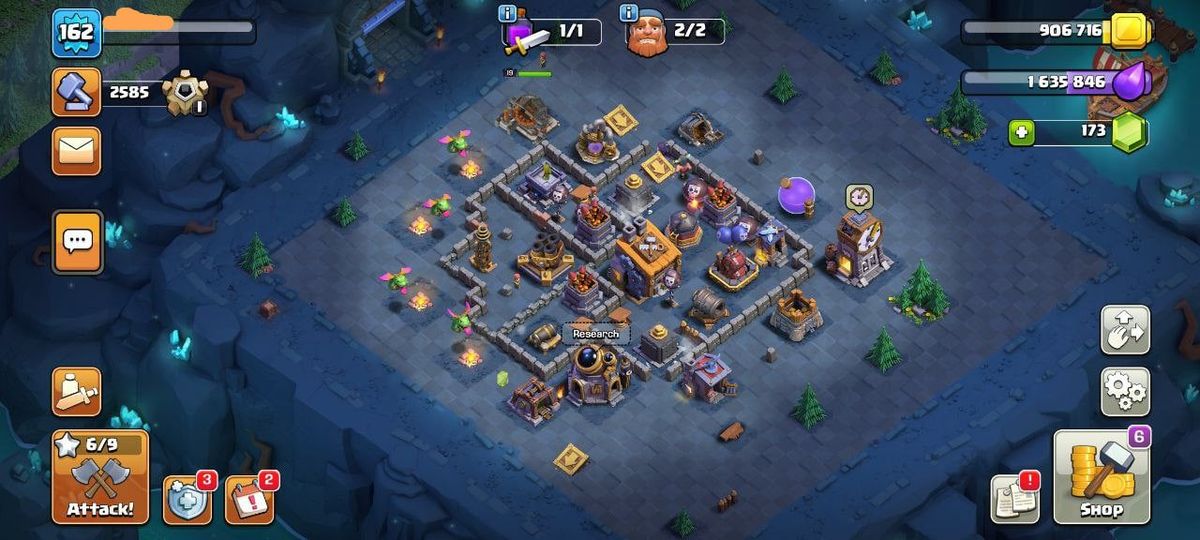Open the village layout editor hand button
This screenshot has width=1200, height=540.
pos(1125,330)
